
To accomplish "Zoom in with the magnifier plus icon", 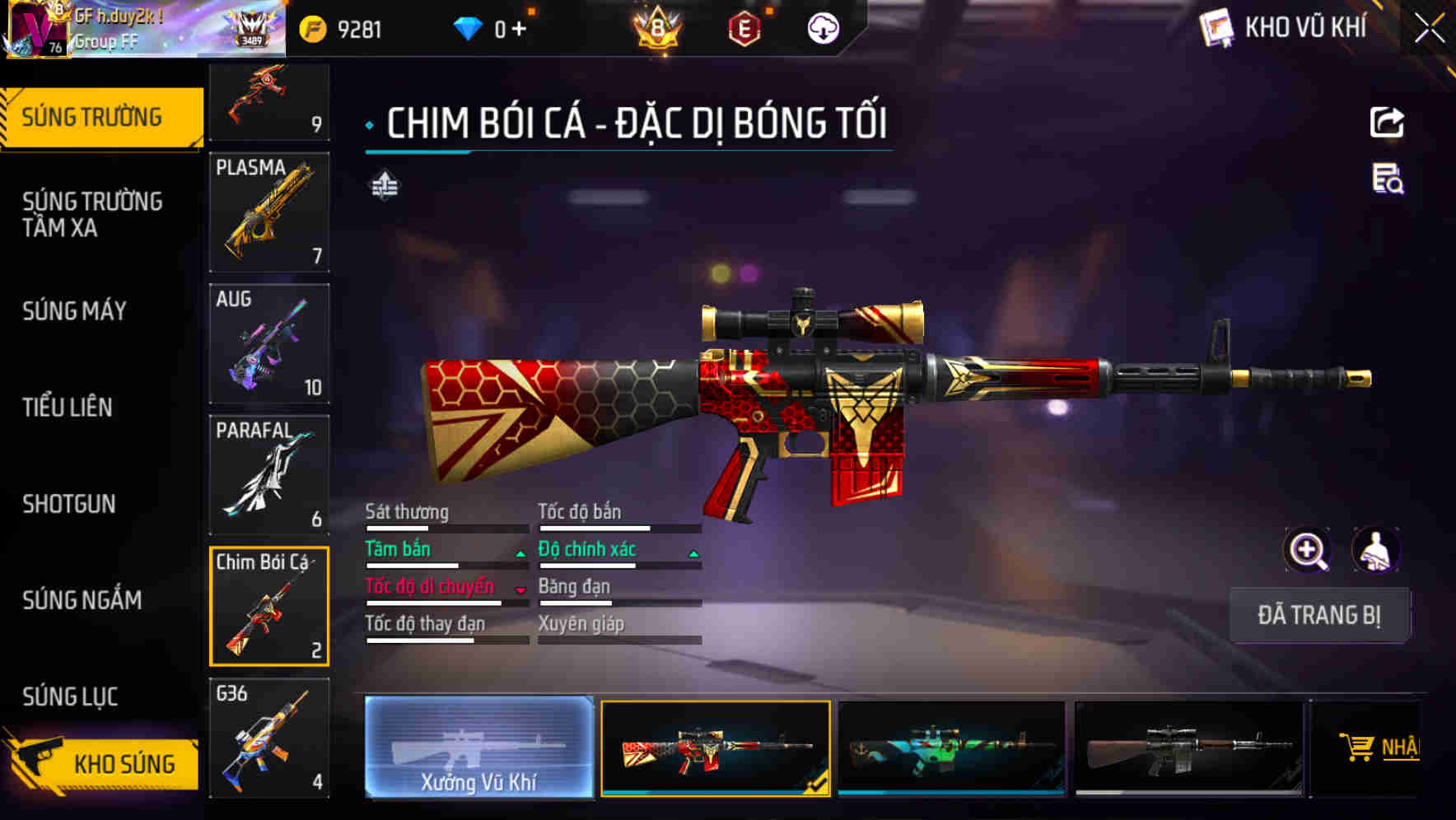I will (1307, 550).
